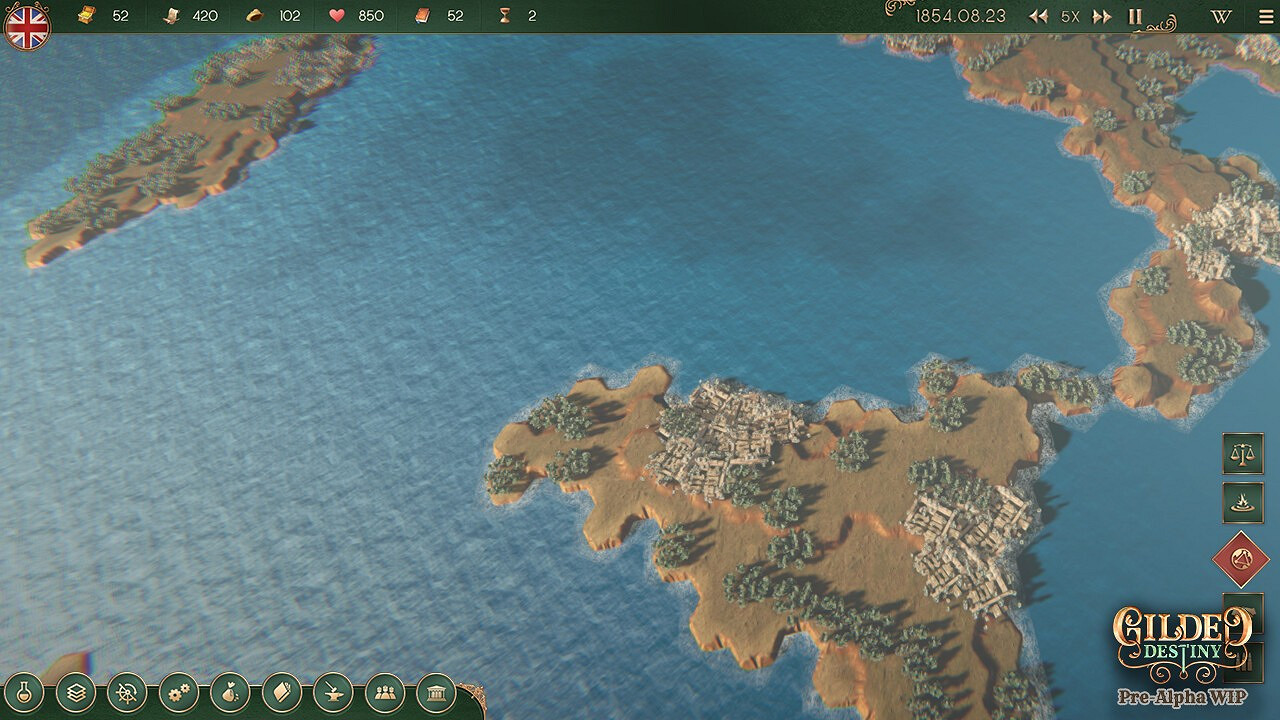Pause the game simulation

1135,16
